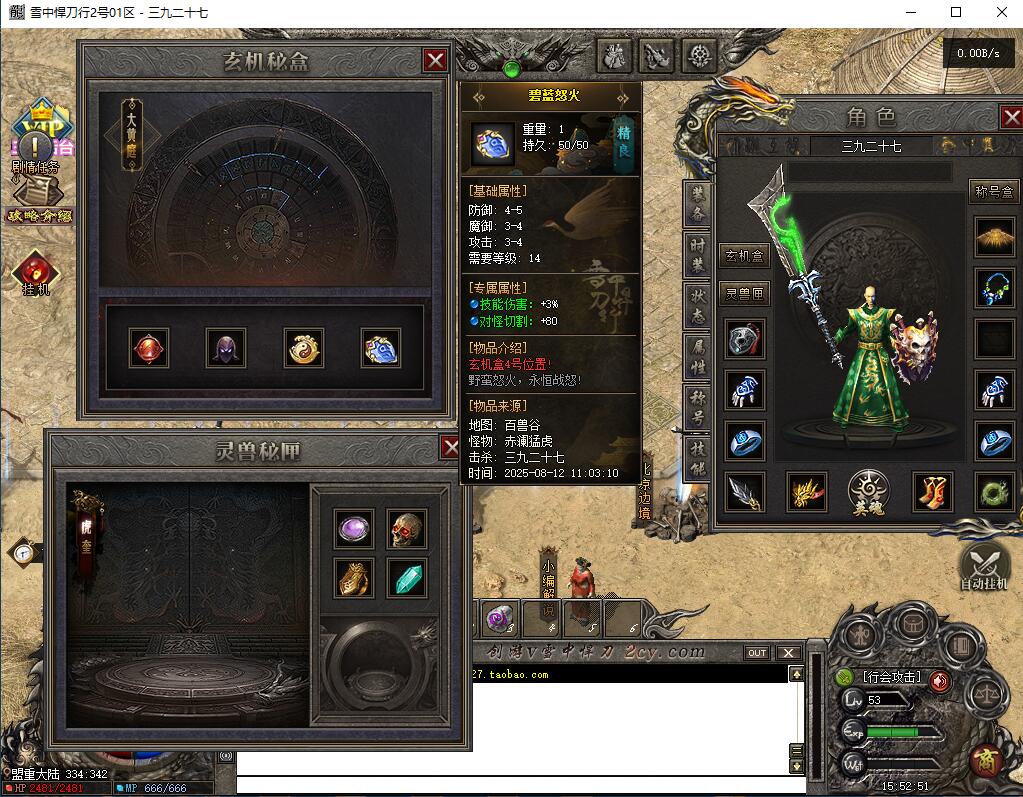Switch to the 技能 skills tab

point(698,457)
